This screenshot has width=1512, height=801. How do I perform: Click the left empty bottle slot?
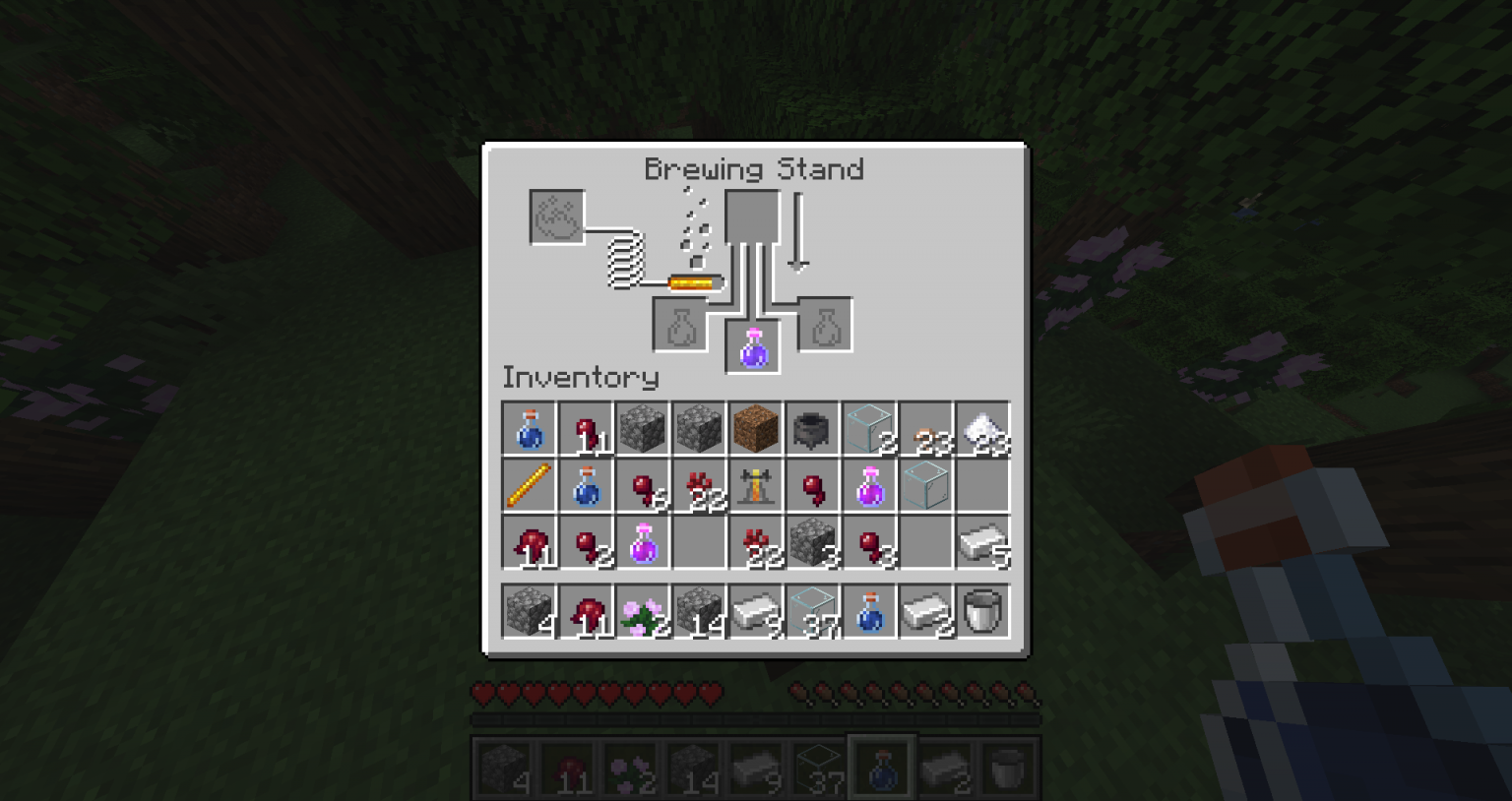679,325
